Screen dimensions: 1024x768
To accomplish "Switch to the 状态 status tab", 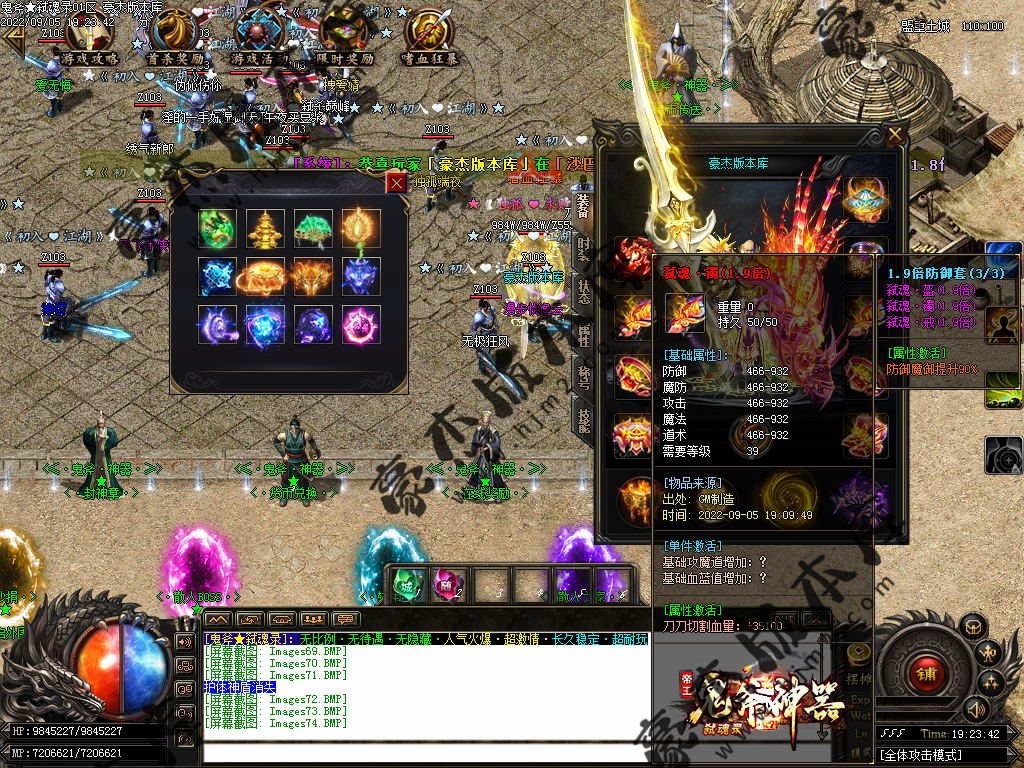I will tap(584, 291).
